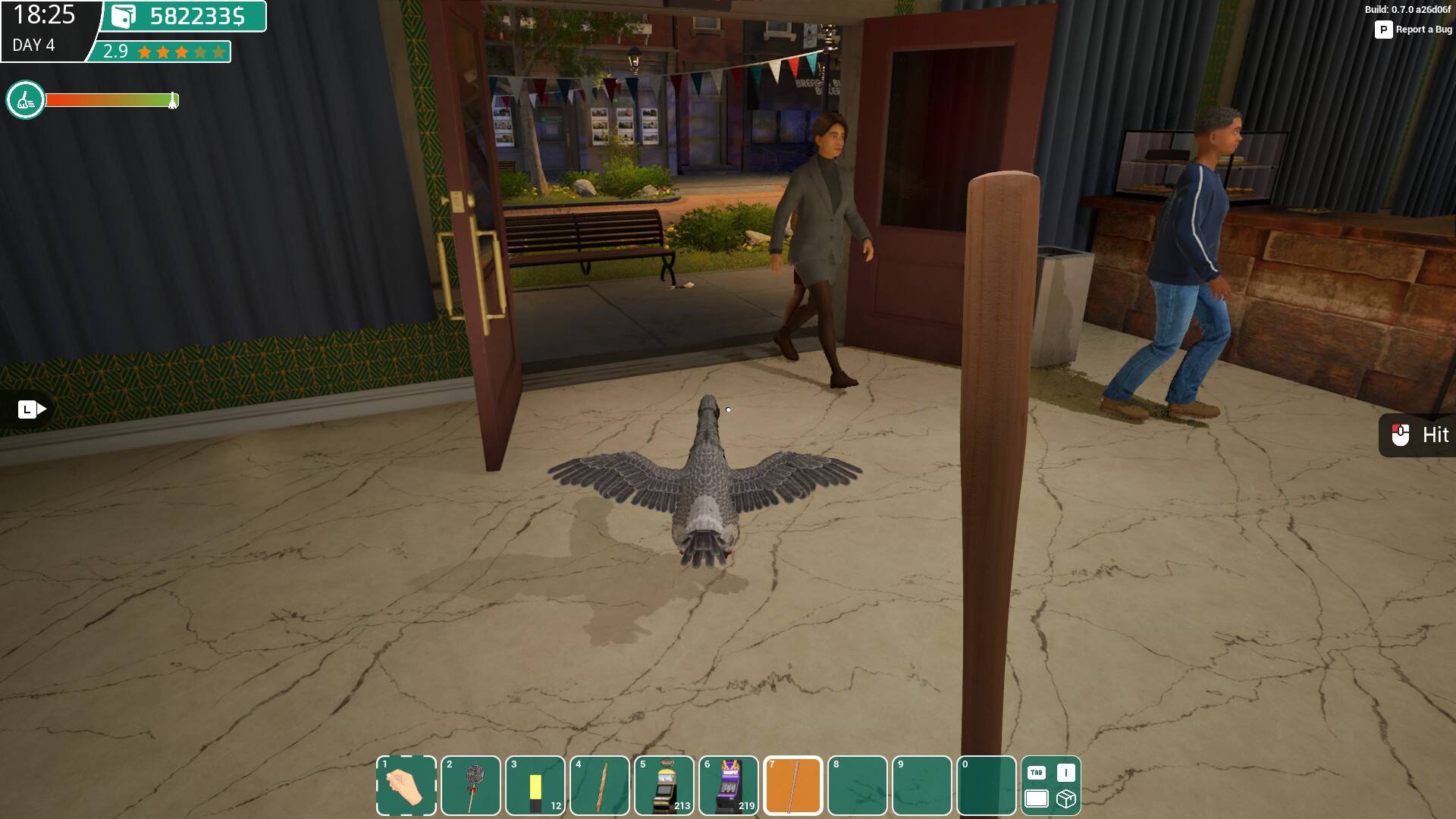Click the broom cleanliness icon
Viewport: 1456px width, 819px height.
25,100
